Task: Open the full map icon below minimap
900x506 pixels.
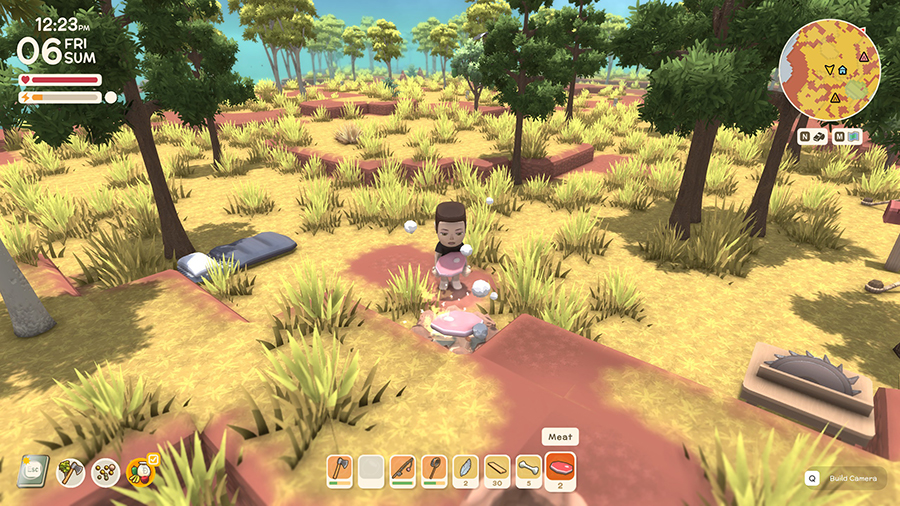Action: point(855,136)
